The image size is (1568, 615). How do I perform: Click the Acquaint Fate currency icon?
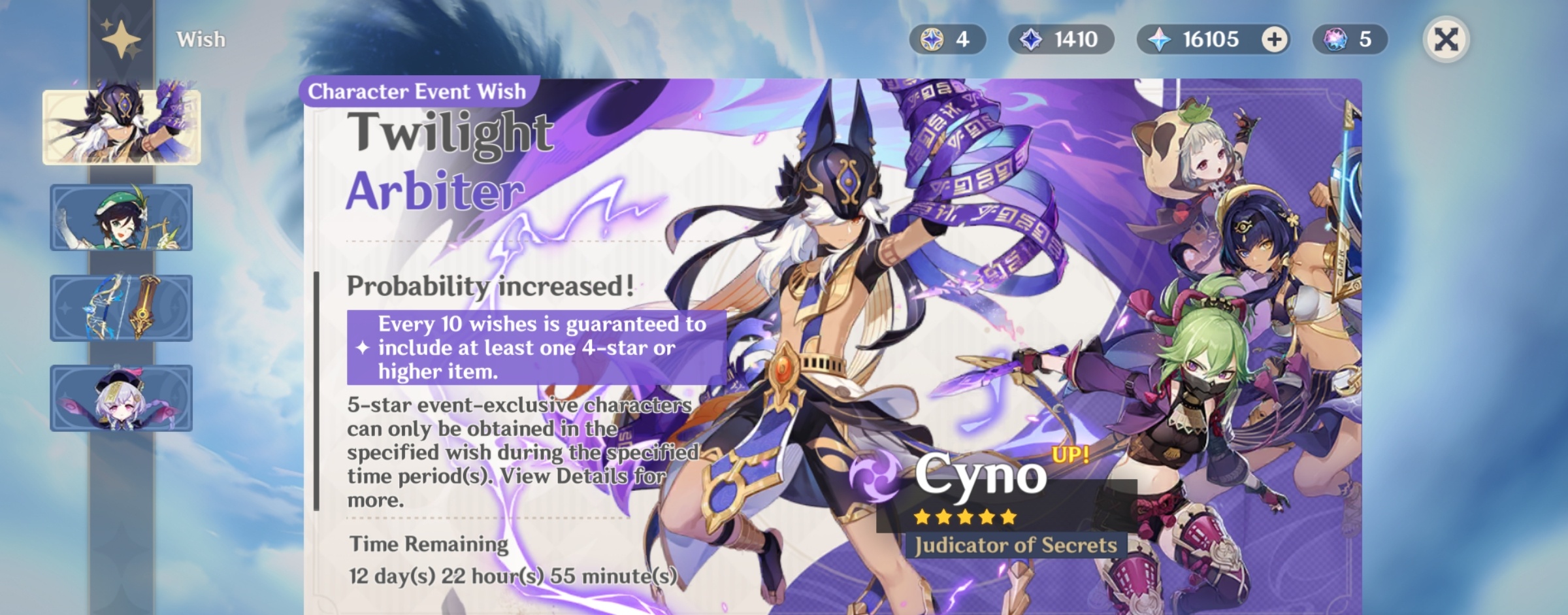tap(934, 39)
